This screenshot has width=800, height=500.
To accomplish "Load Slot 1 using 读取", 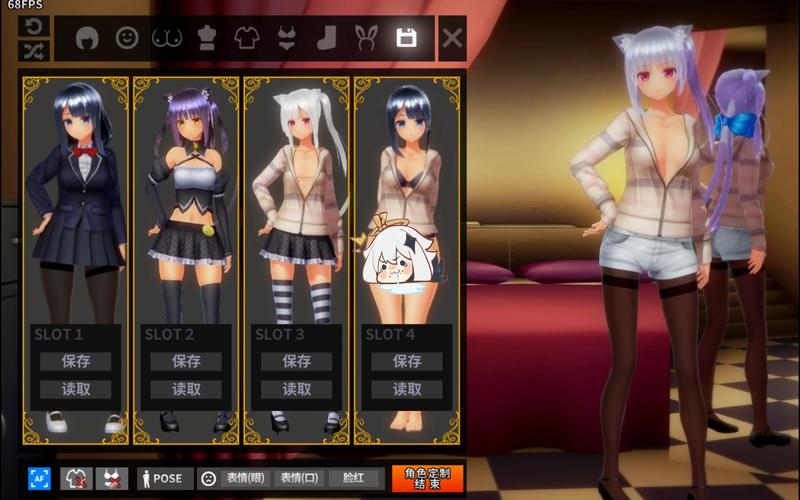I will (x=75, y=389).
